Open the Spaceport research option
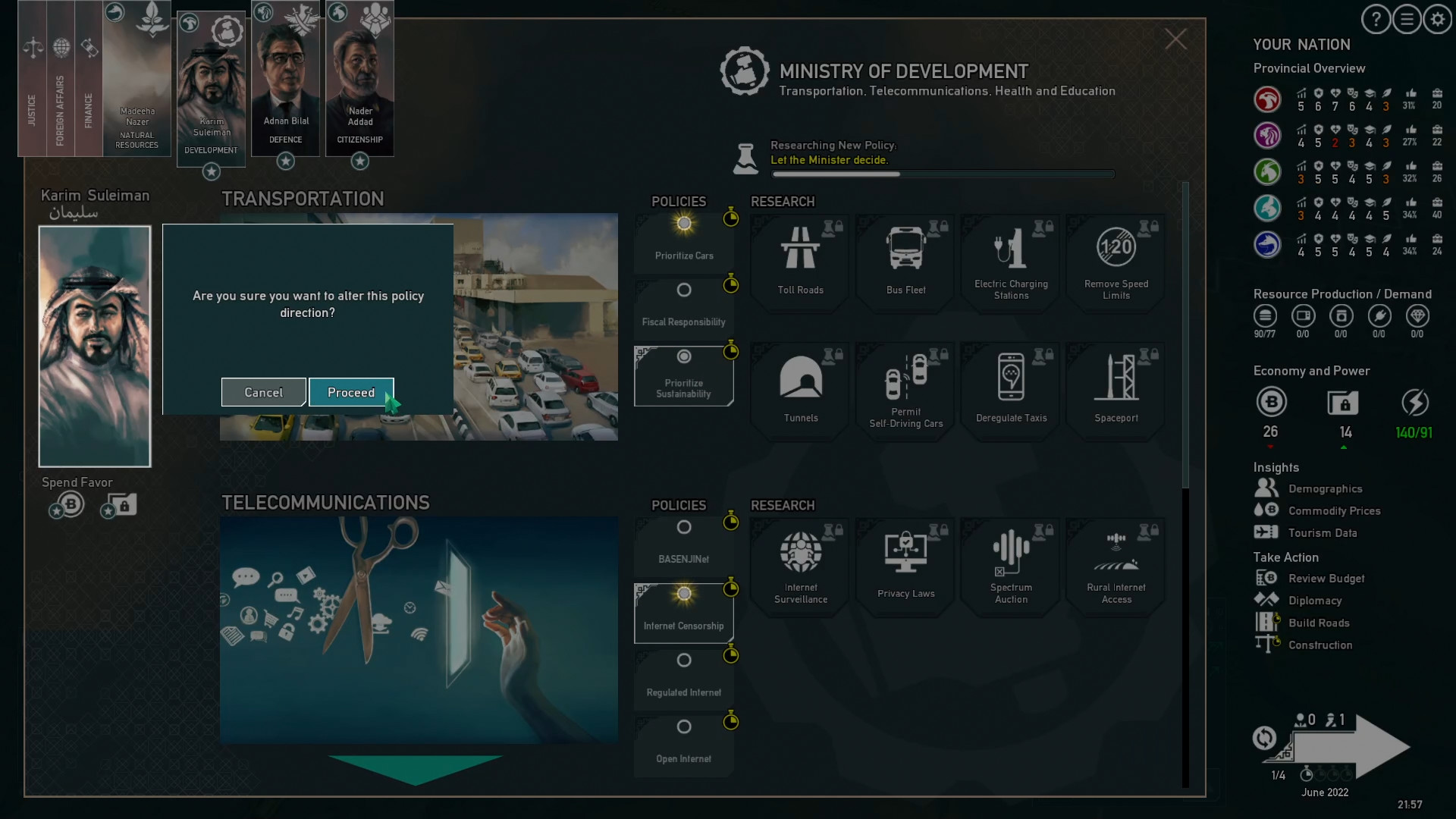Viewport: 1456px width, 819px height. coord(1115,390)
